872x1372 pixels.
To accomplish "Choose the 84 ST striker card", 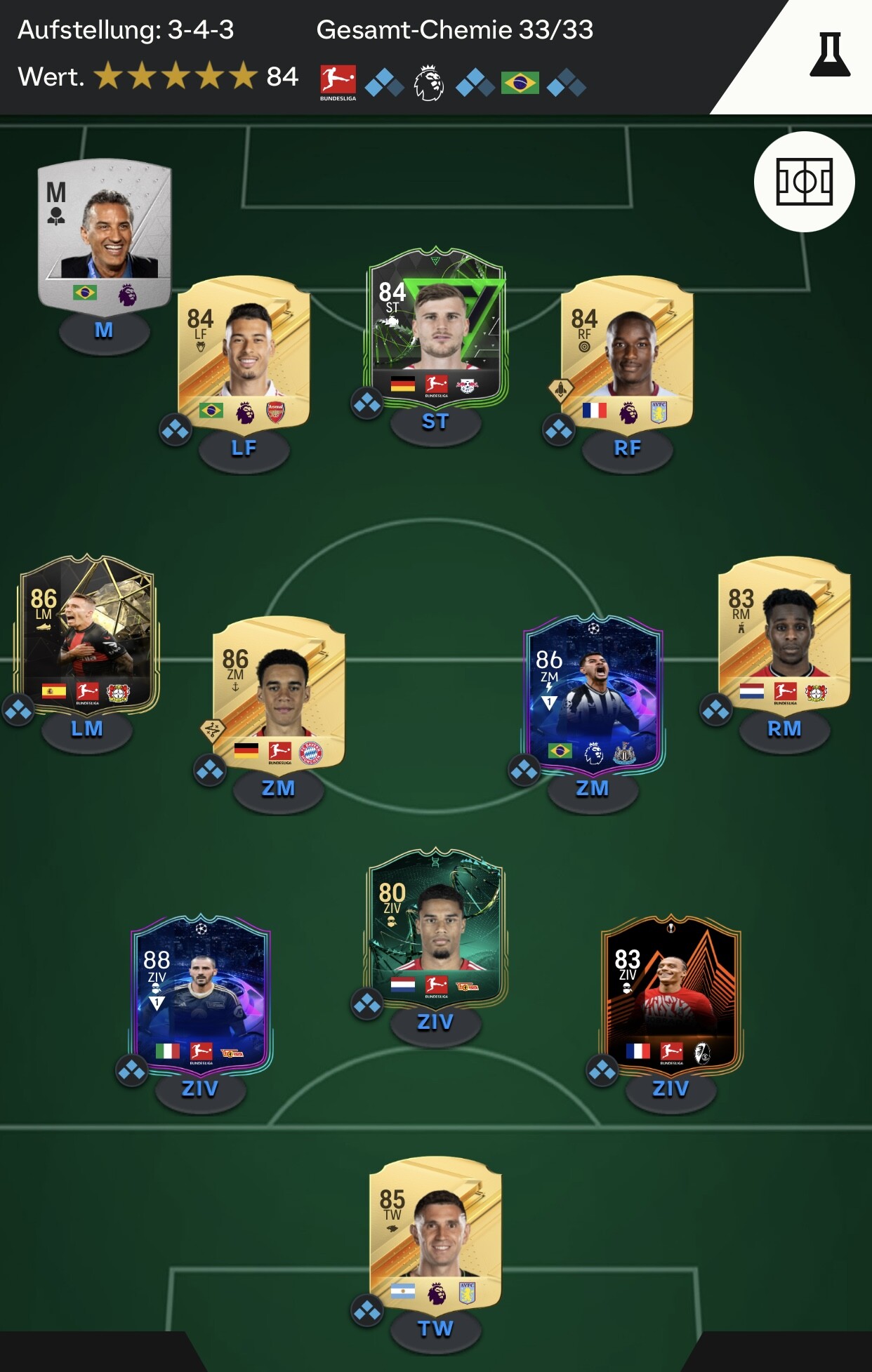I will click(435, 327).
